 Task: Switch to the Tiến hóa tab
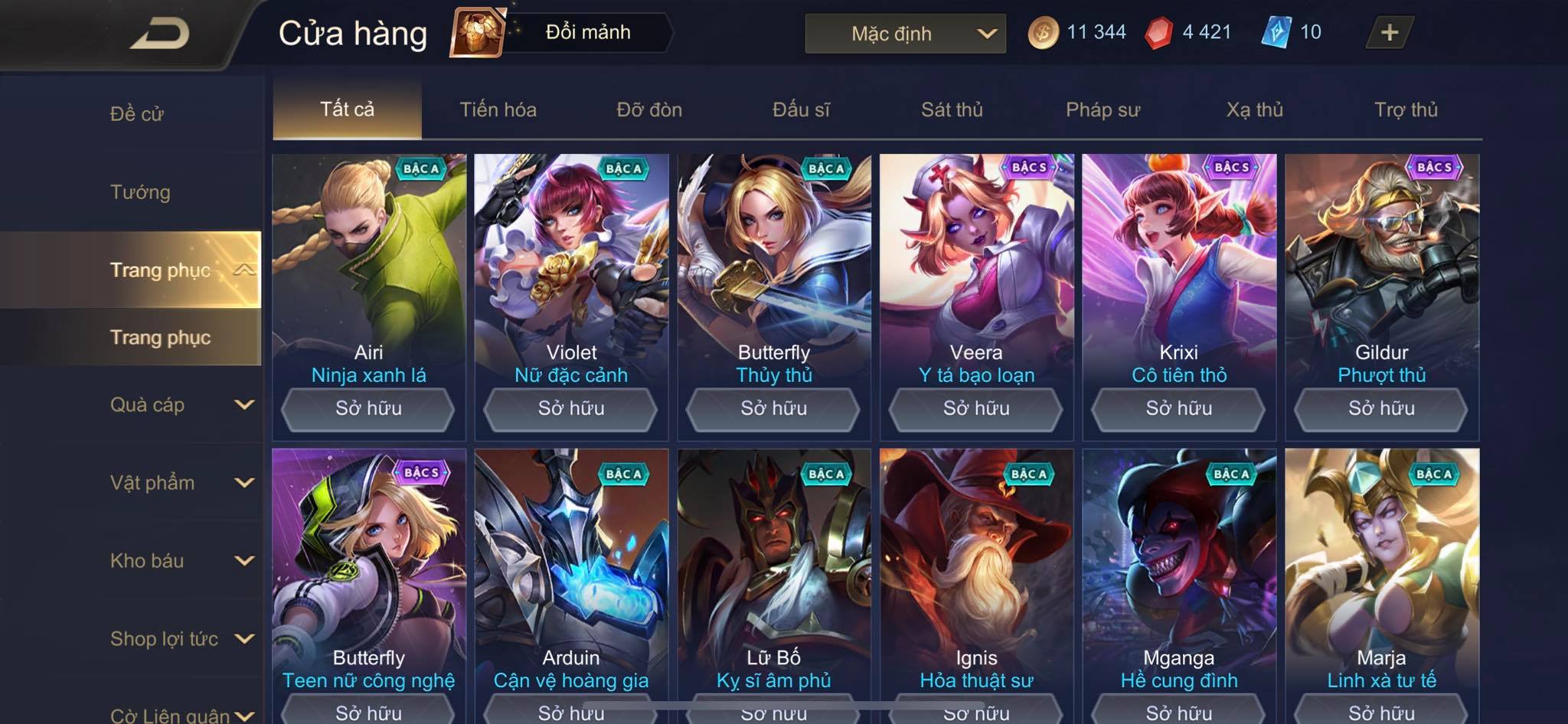pos(498,109)
